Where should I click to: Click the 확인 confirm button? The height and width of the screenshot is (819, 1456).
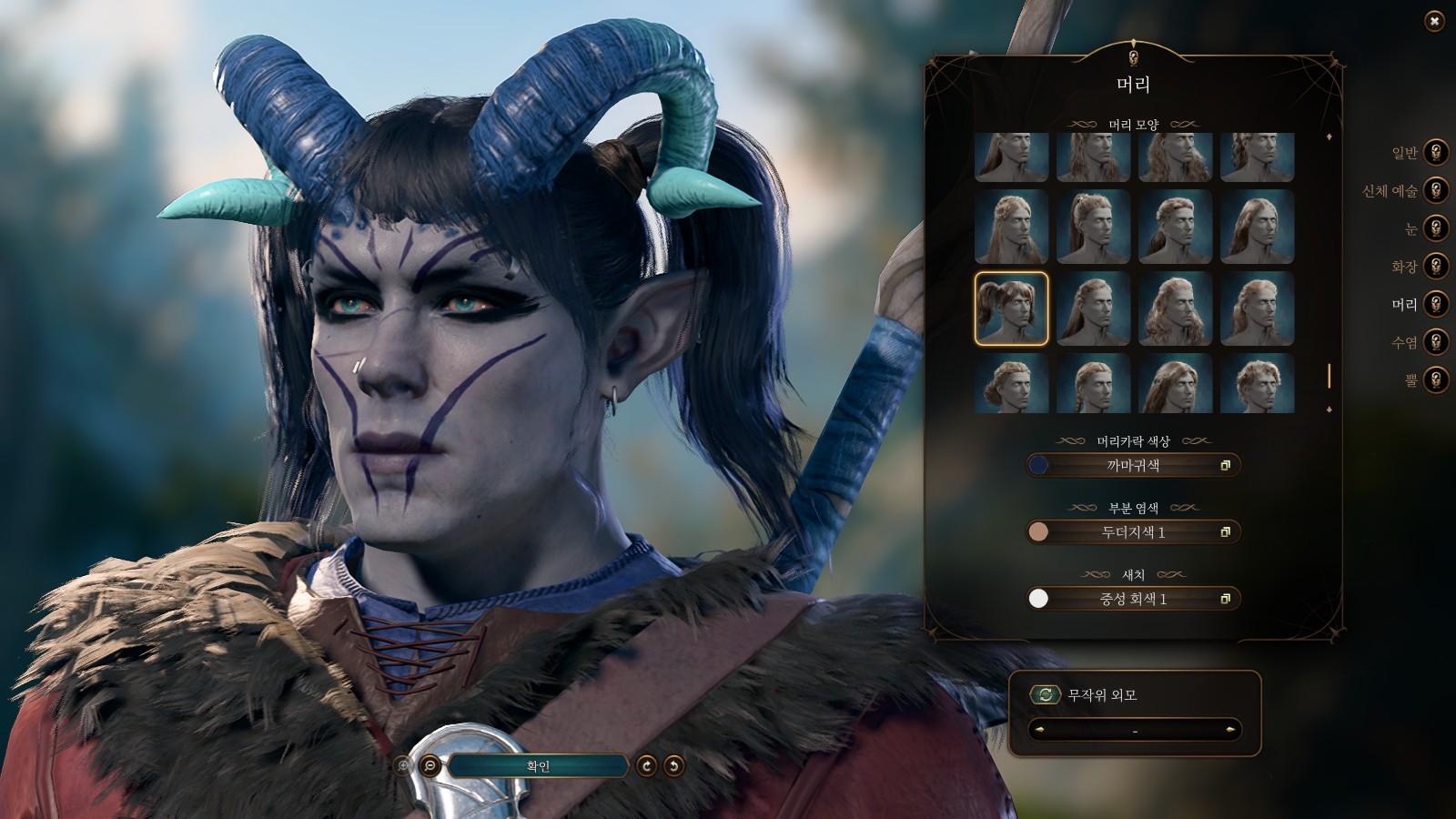tap(538, 766)
